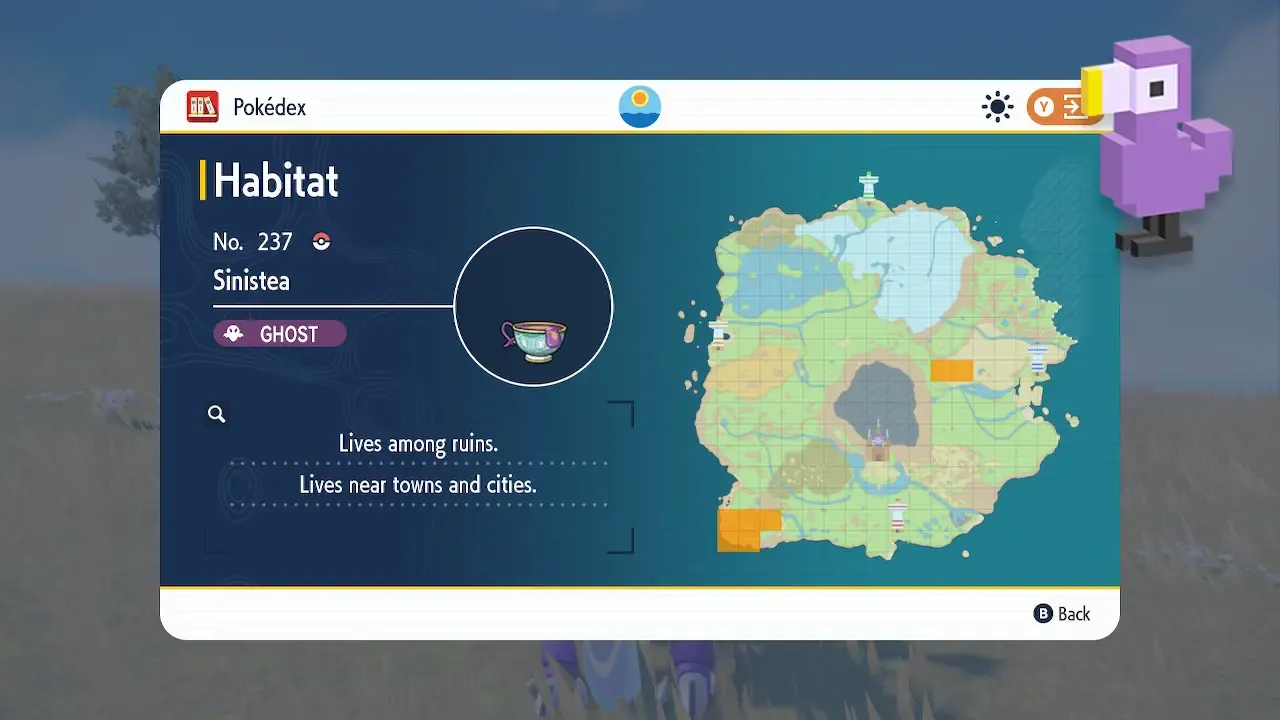Viewport: 1280px width, 720px height.
Task: Click the red Pokédex book icon
Action: click(x=203, y=106)
